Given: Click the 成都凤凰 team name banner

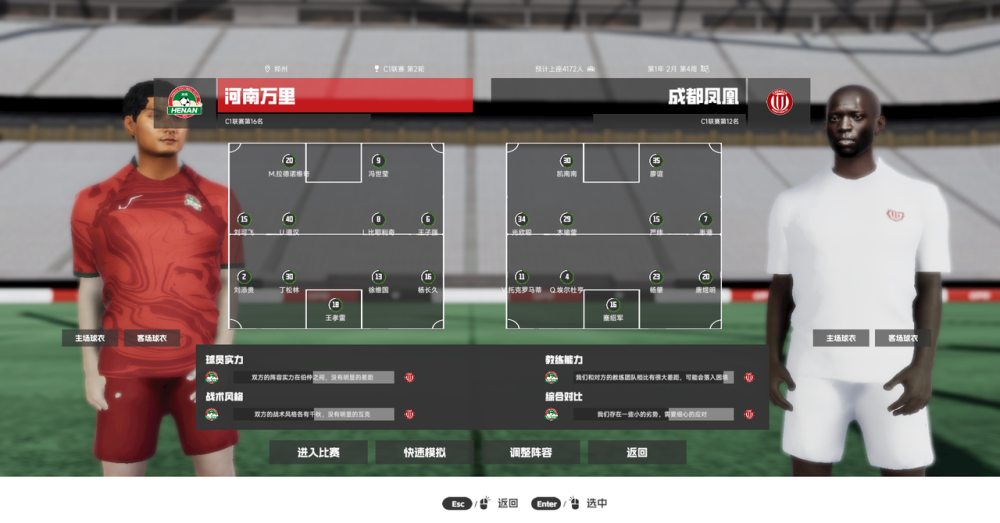Looking at the screenshot, I should click(619, 97).
